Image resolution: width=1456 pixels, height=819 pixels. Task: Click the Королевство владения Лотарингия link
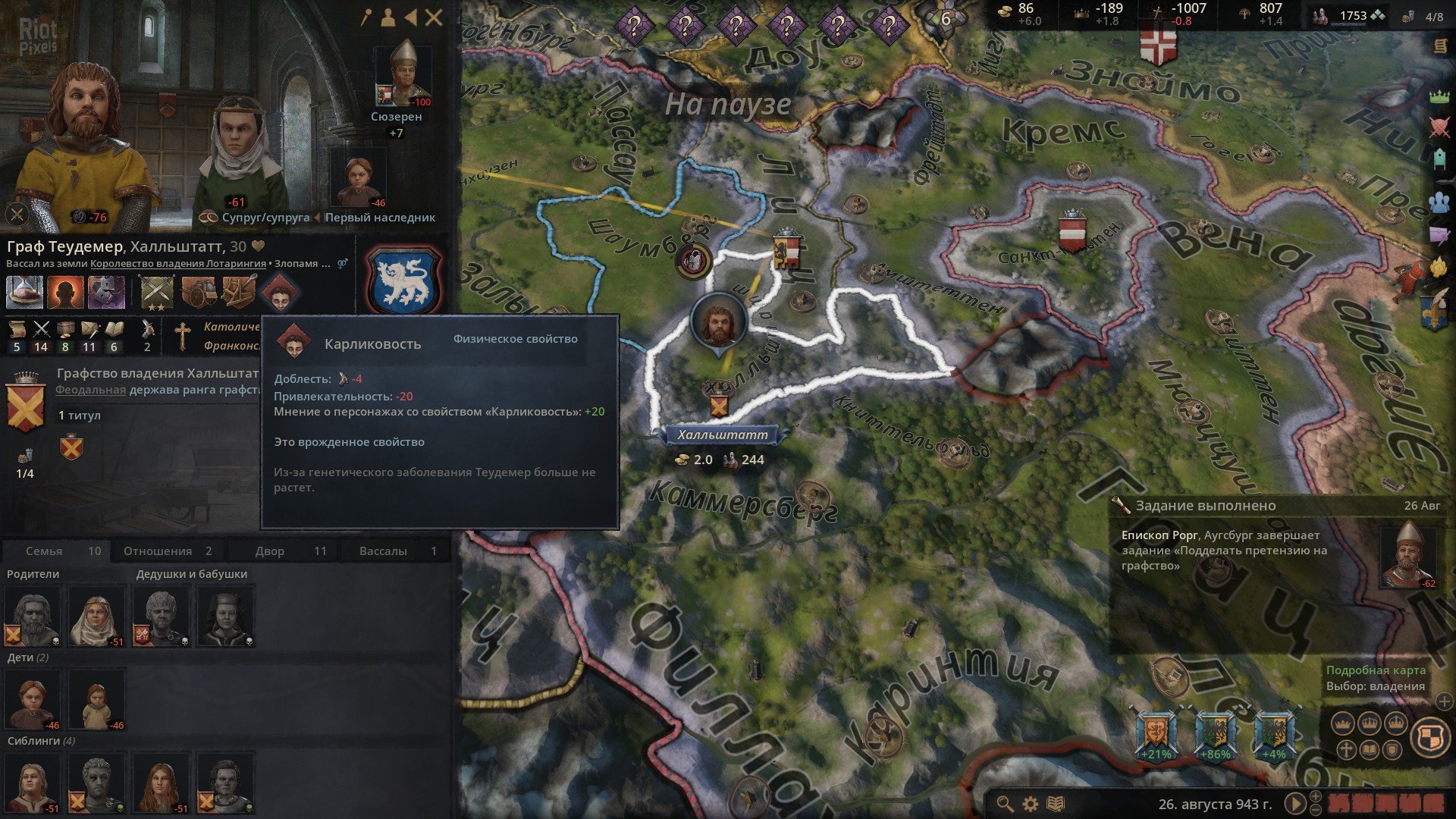pos(178,264)
